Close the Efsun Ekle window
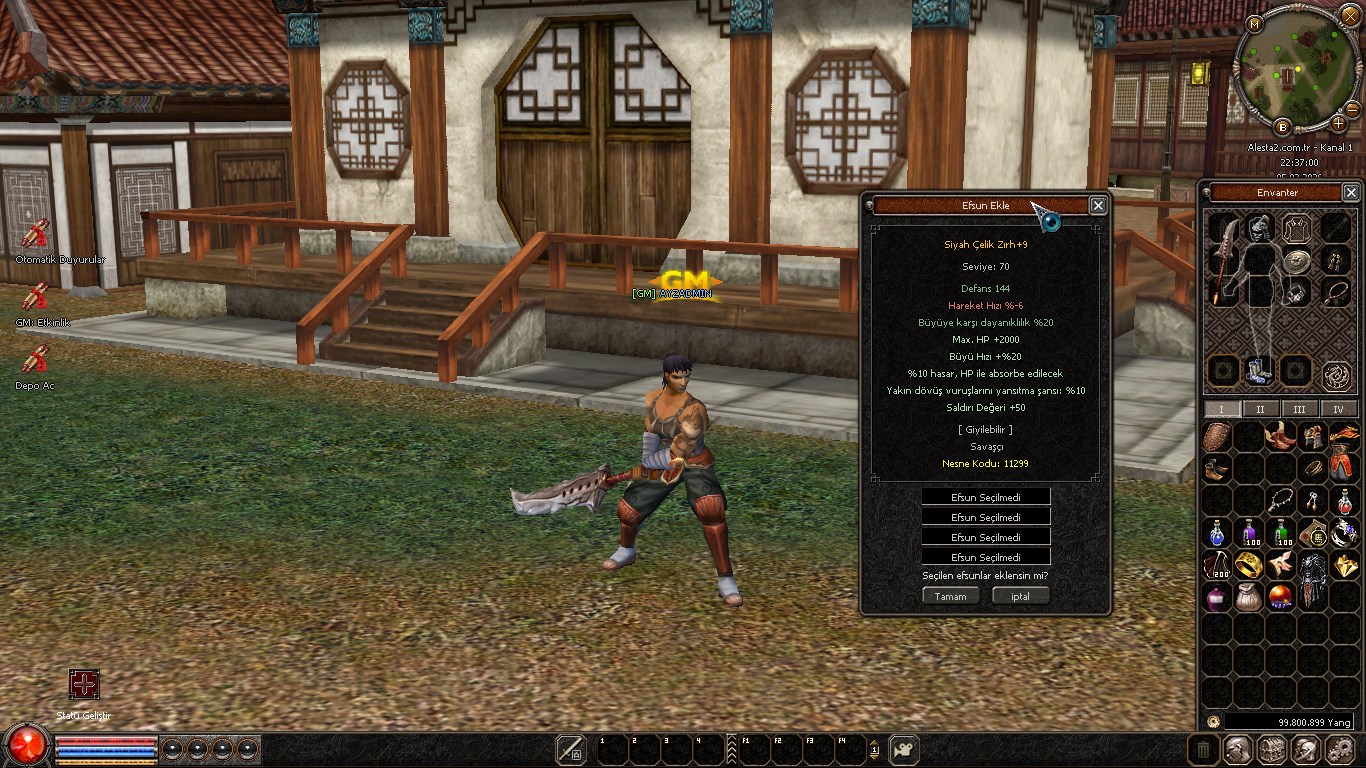Screen dimensions: 1366x768 coord(1098,205)
